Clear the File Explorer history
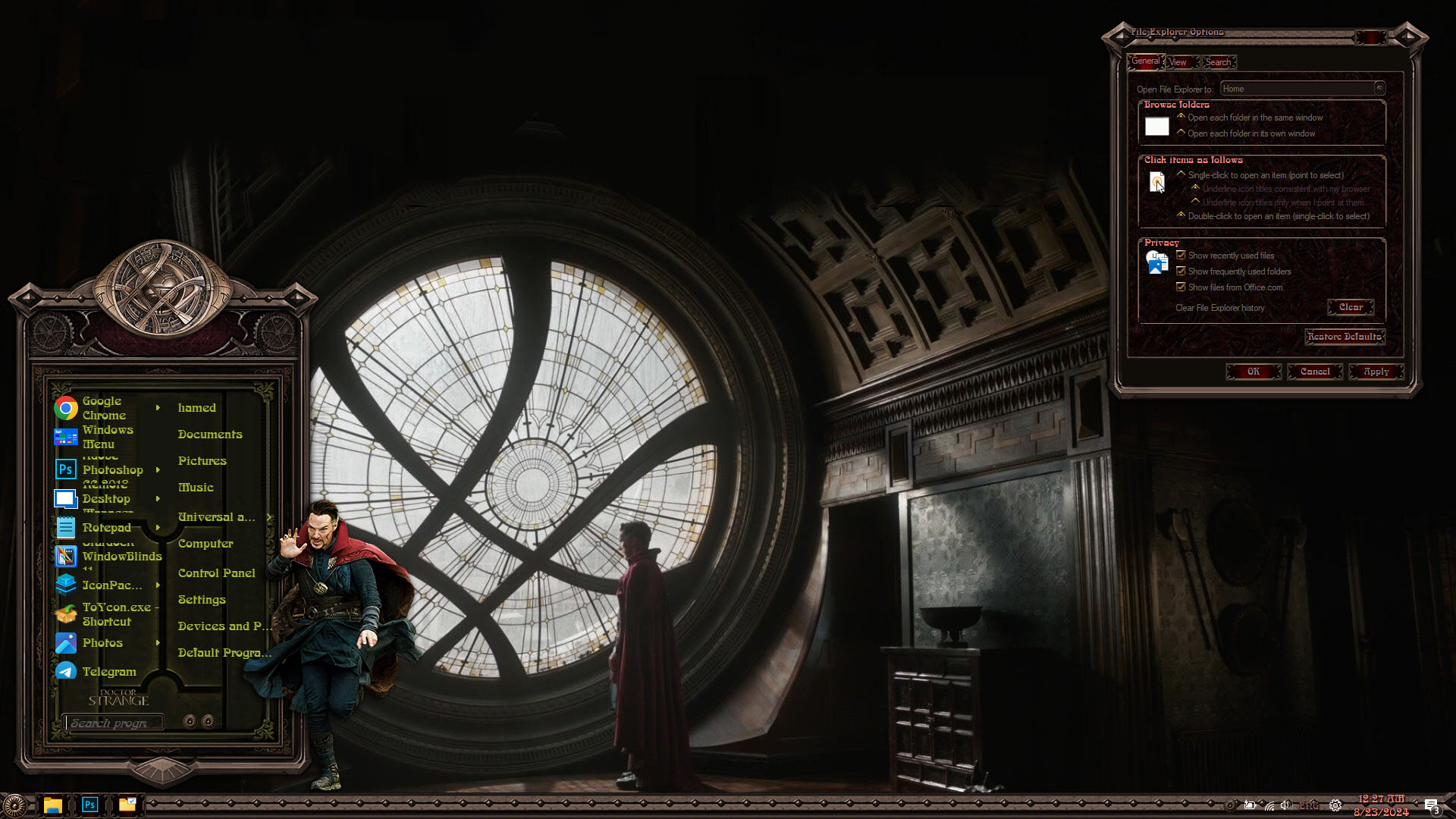 (1350, 307)
